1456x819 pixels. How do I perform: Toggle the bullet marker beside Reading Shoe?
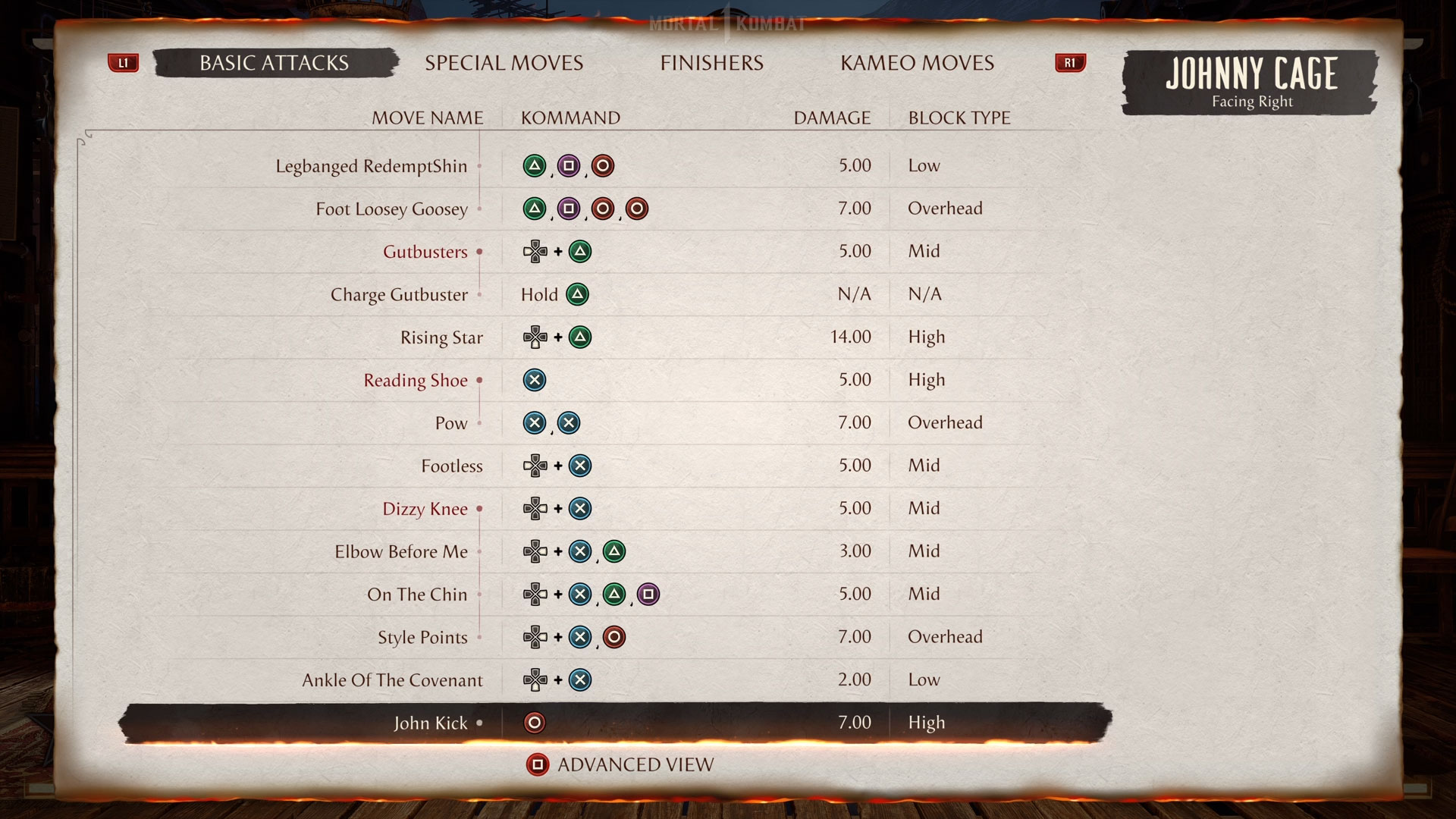click(x=479, y=381)
